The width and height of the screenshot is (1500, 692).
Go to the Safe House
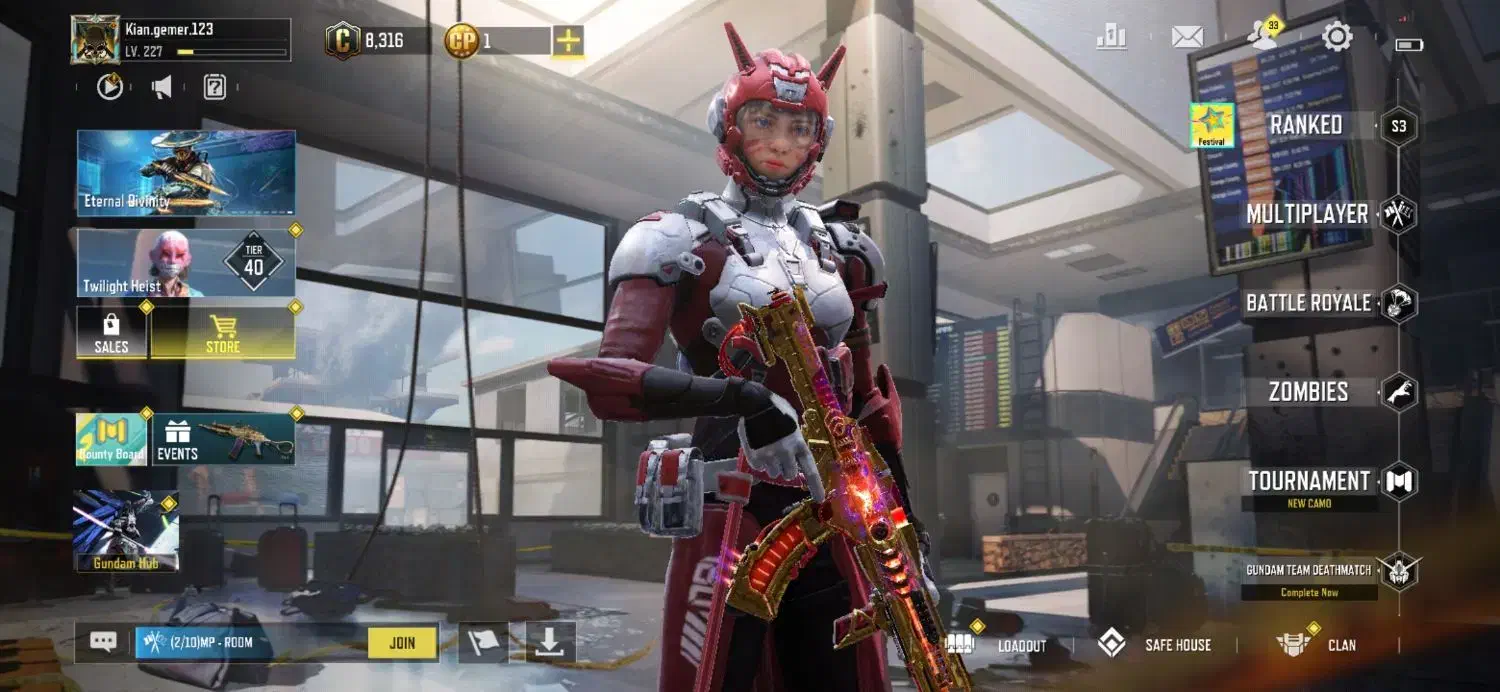pyautogui.click(x=1177, y=645)
